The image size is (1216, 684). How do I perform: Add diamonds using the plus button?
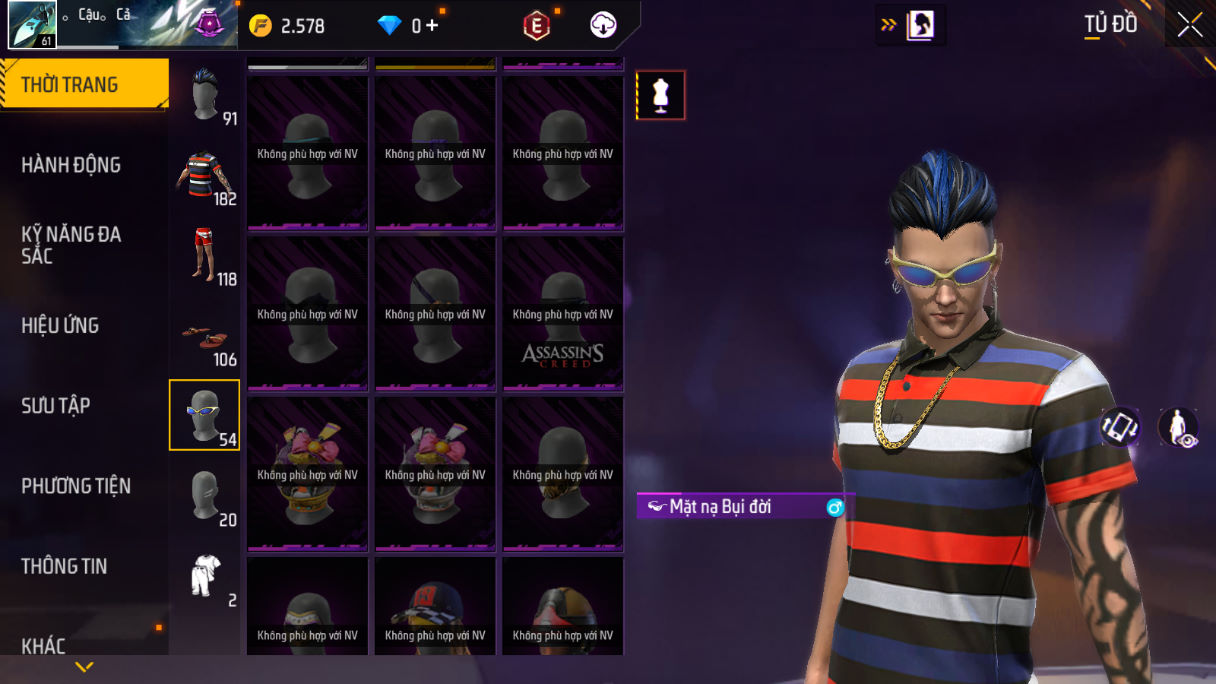click(432, 26)
